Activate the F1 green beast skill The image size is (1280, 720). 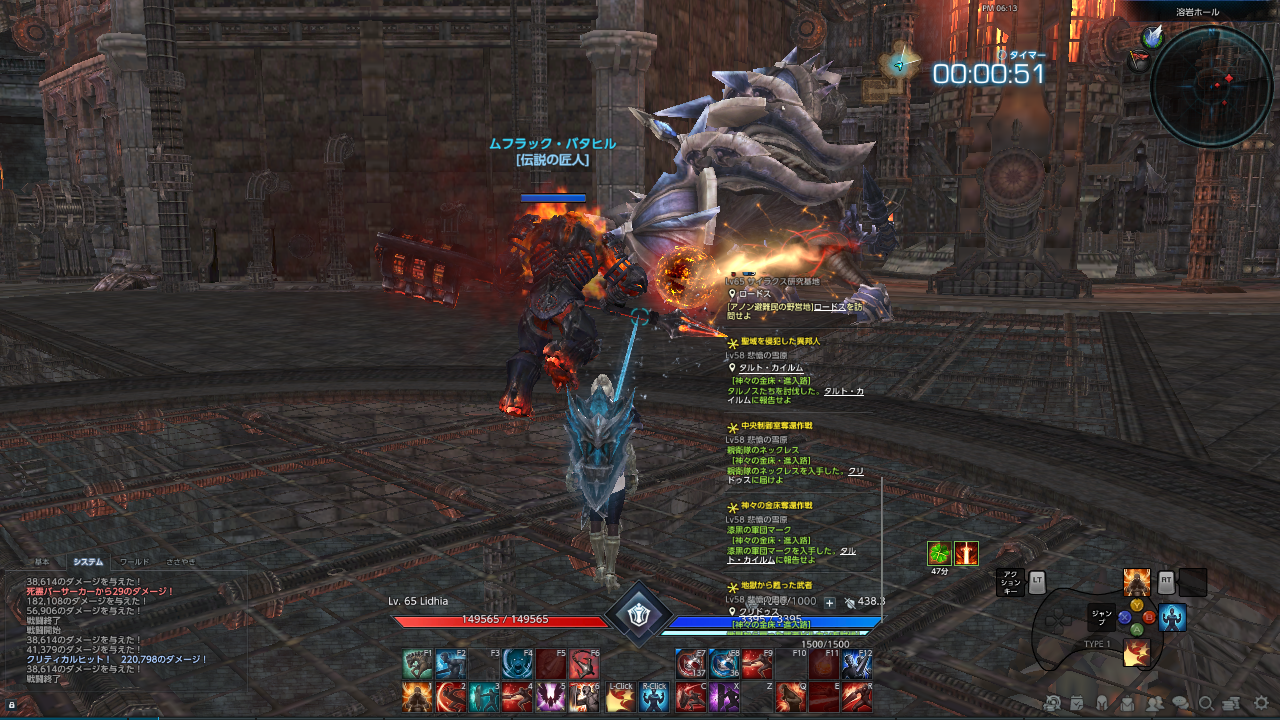tap(417, 664)
